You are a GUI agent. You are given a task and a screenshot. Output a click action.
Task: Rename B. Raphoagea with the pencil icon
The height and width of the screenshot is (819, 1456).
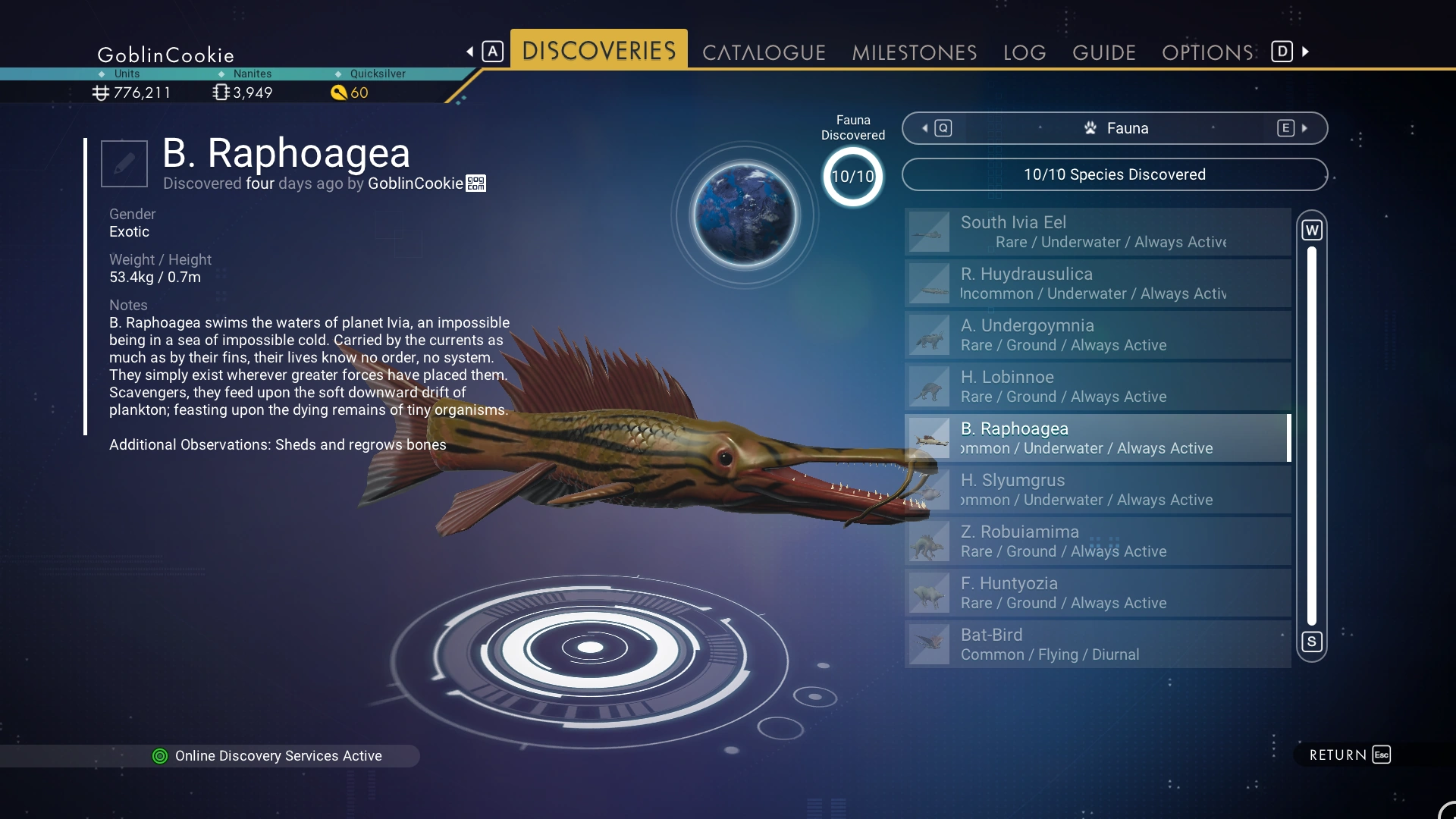(124, 163)
